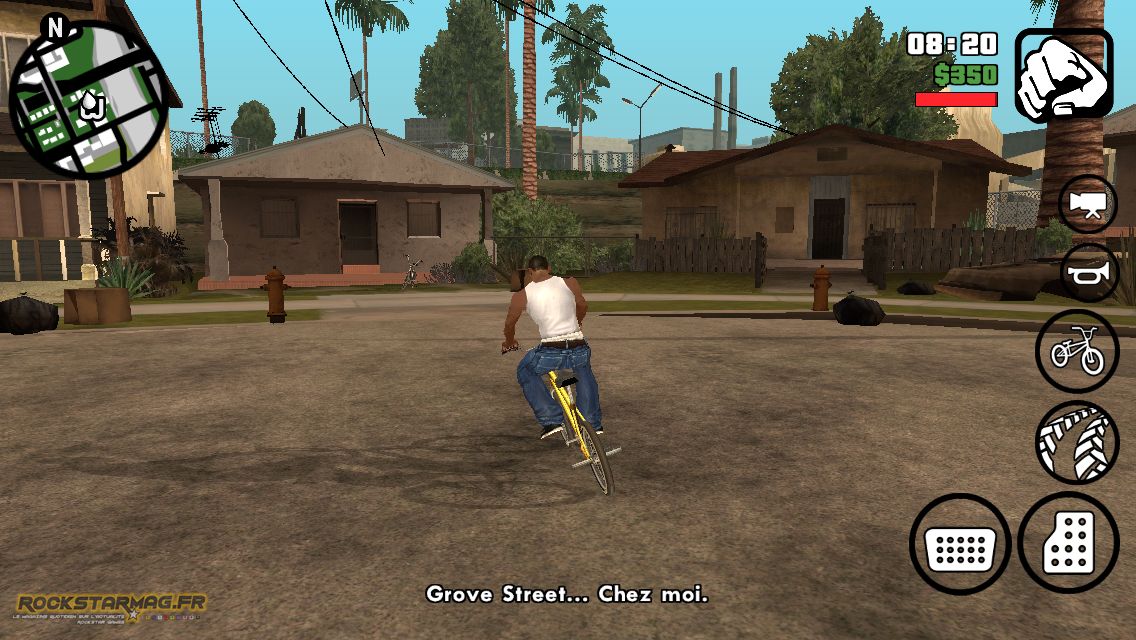Change the camera view
Viewport: 1136px width, 640px height.
(x=1087, y=204)
